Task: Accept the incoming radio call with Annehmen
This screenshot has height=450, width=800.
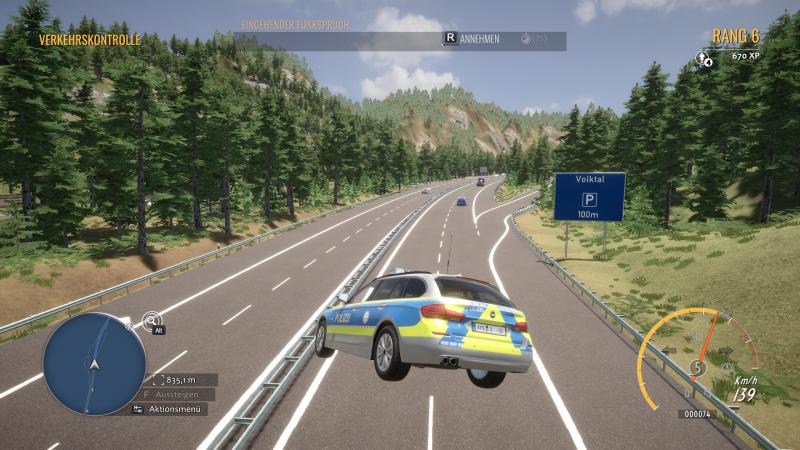Action: pos(478,38)
